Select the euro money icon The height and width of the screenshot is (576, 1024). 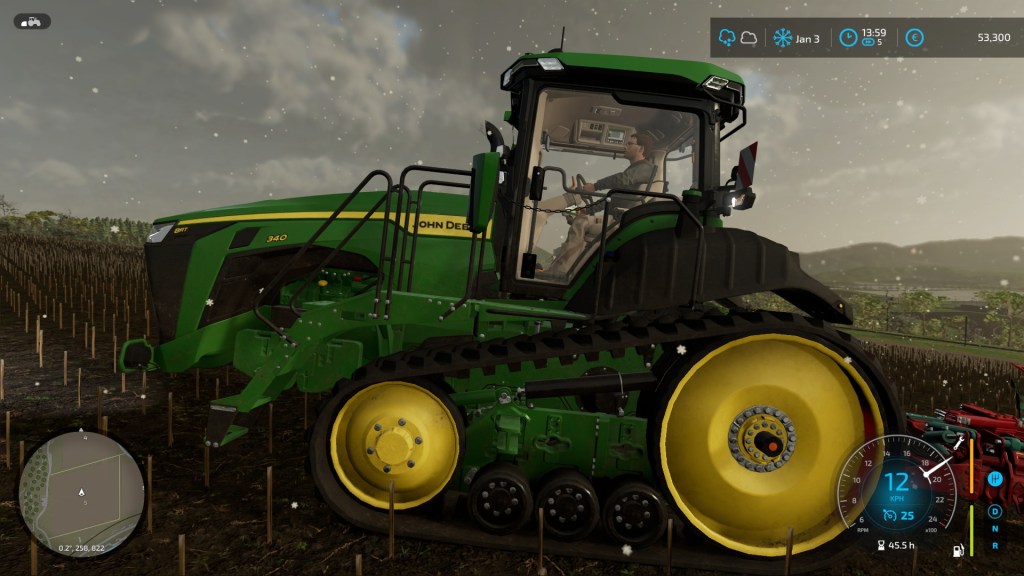(914, 38)
